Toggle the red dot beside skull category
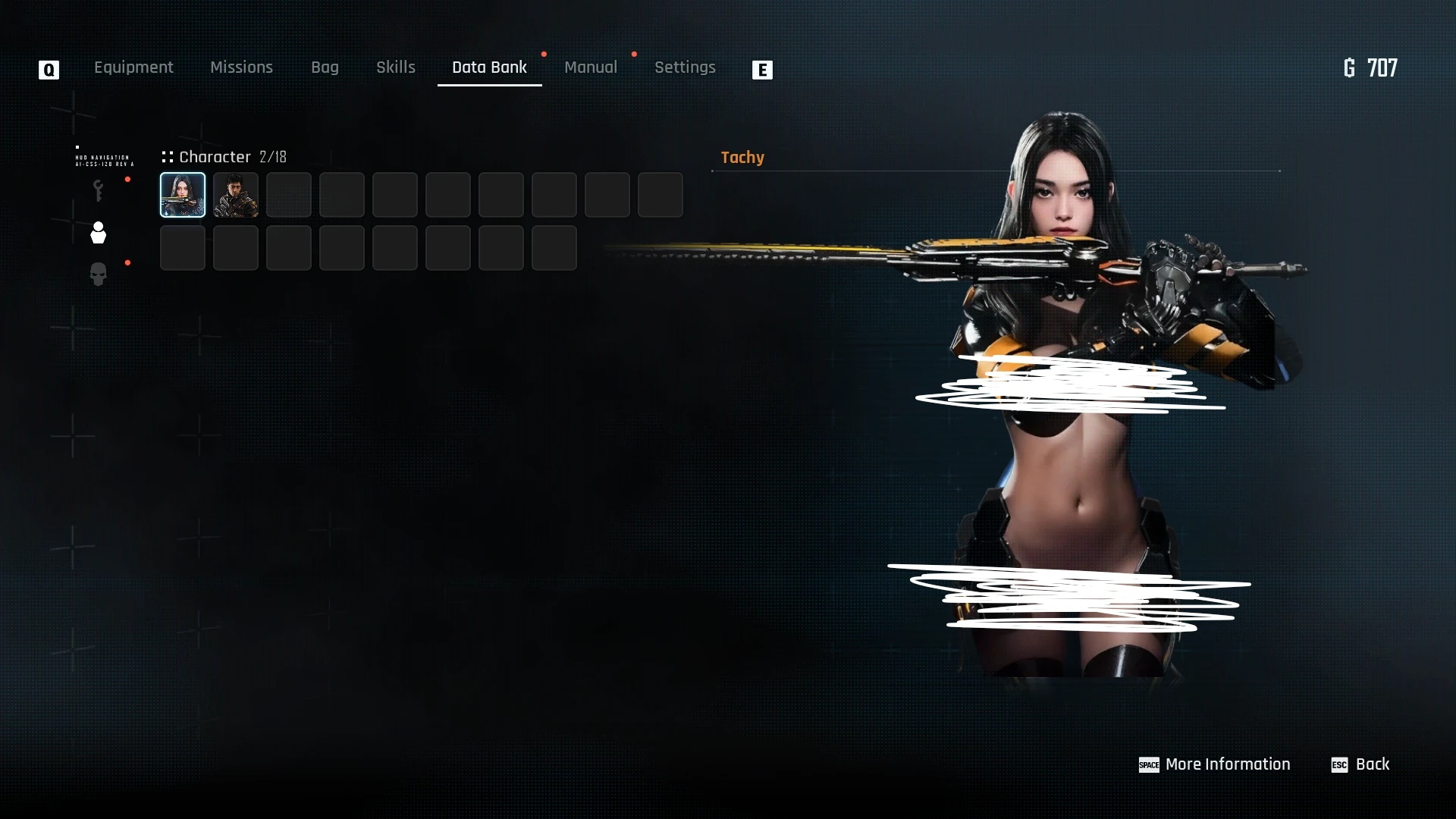 point(127,263)
